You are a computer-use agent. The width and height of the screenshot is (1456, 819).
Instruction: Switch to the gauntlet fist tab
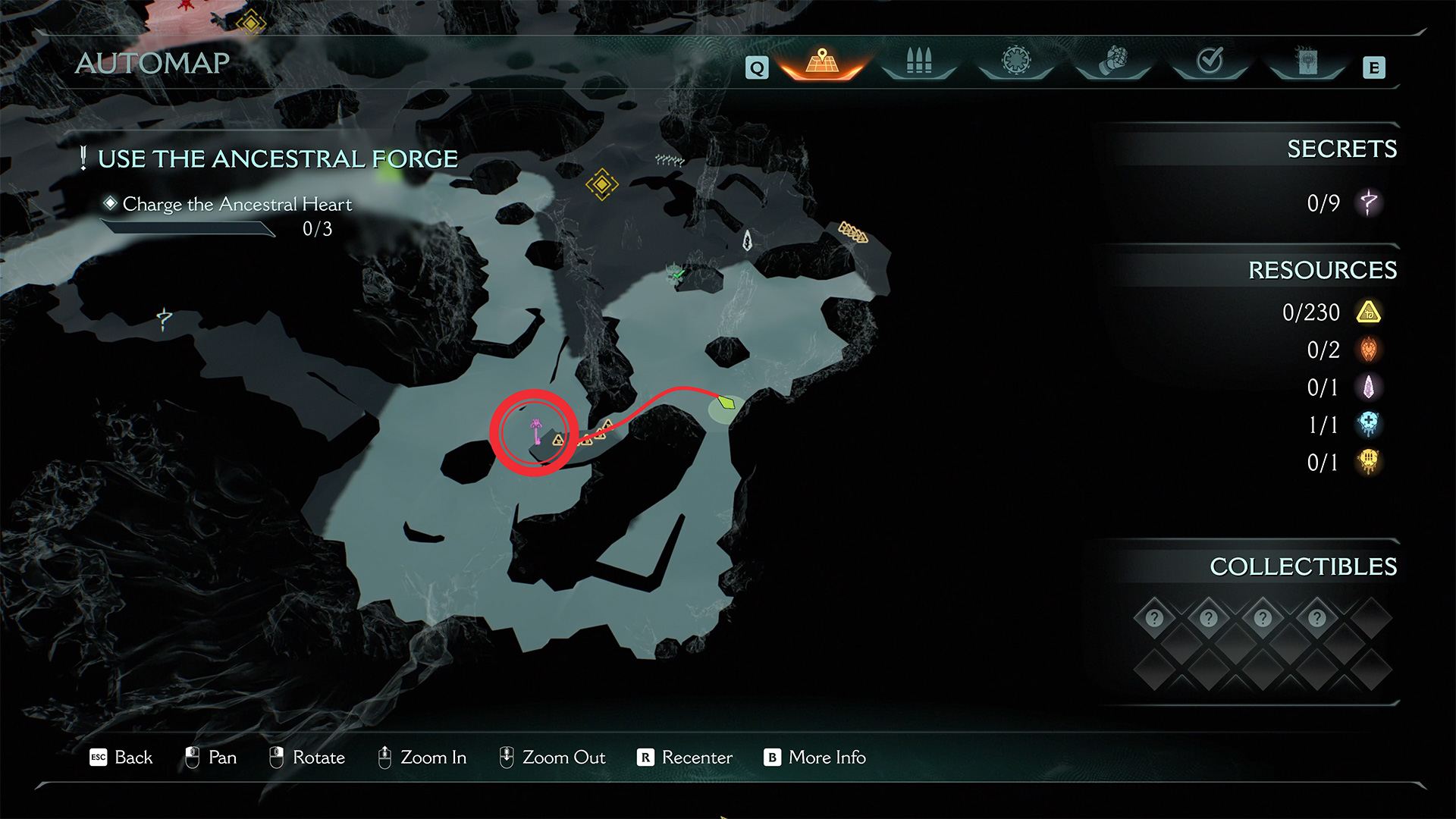(1113, 61)
